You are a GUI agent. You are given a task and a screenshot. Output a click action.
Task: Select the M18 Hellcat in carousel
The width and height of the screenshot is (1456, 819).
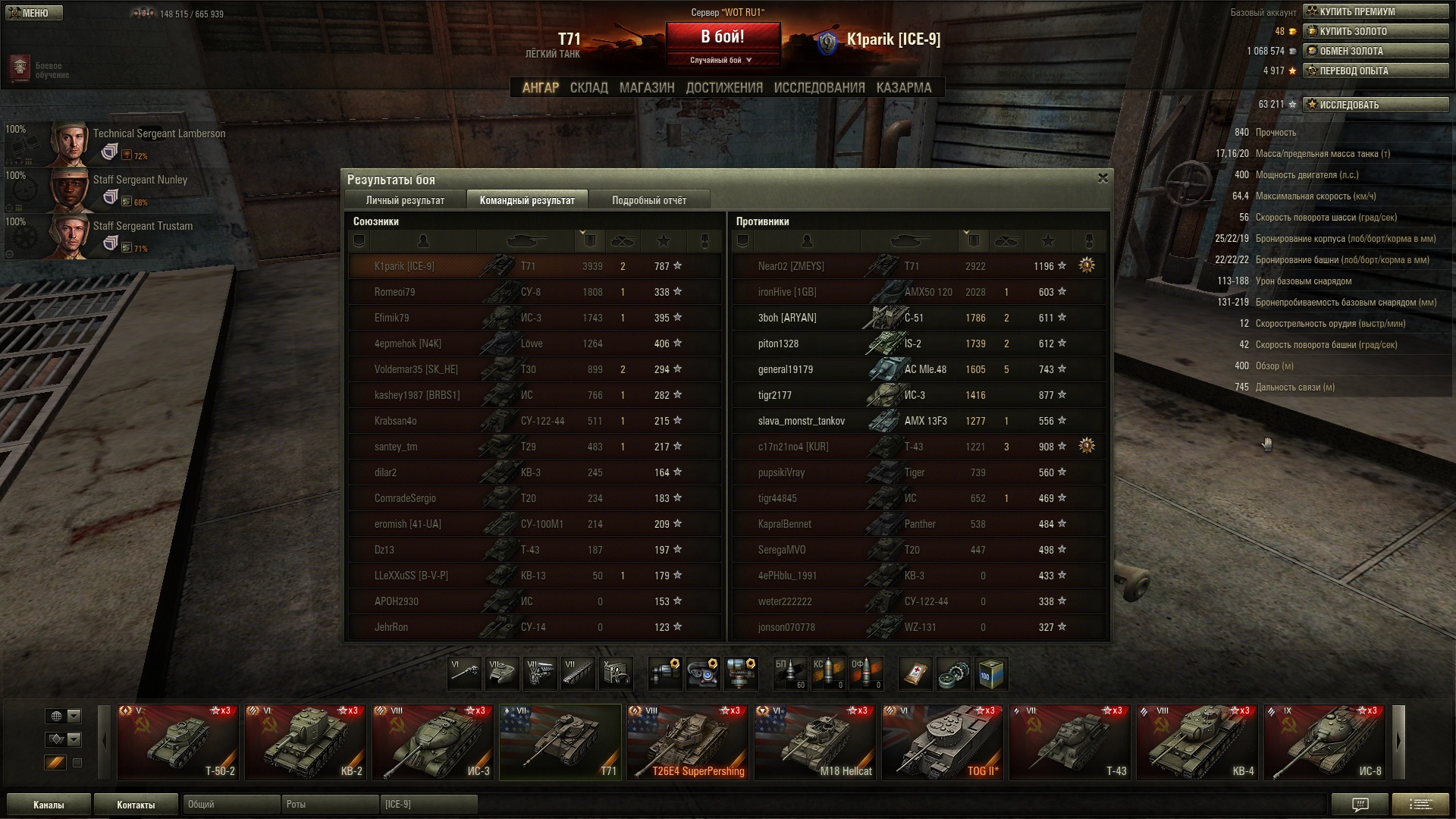[814, 742]
